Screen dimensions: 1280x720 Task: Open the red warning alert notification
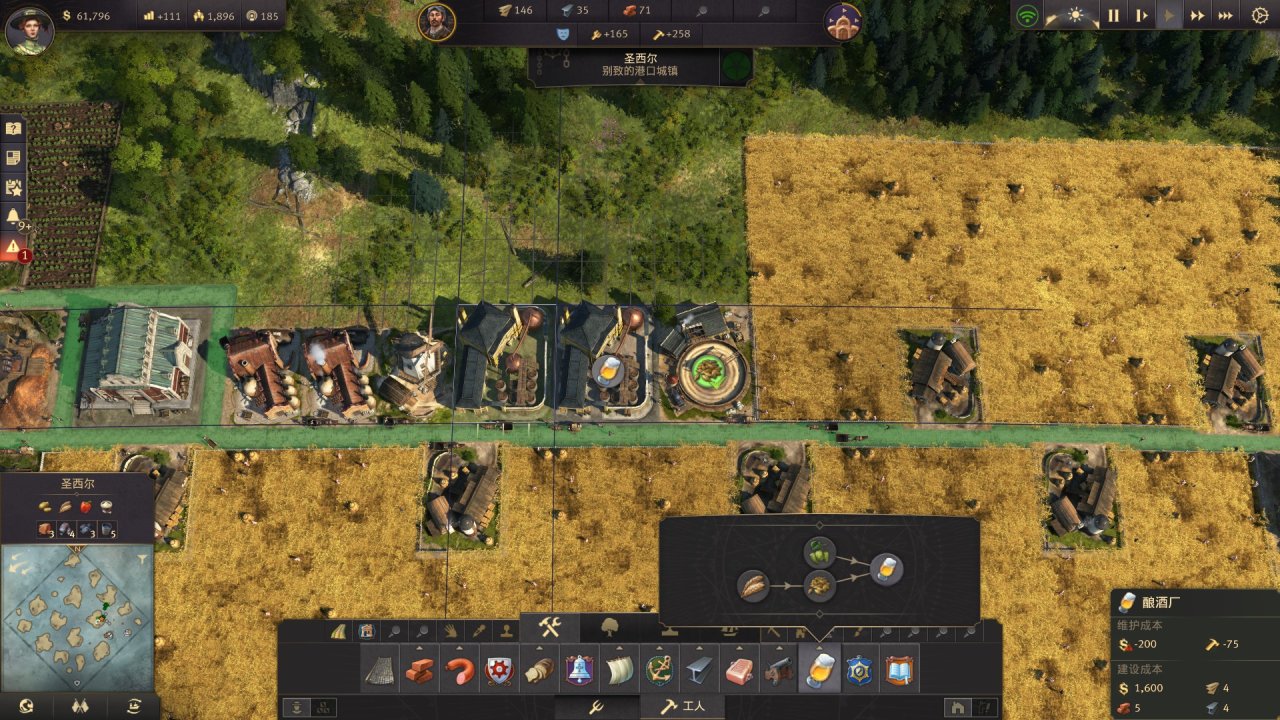click(x=14, y=248)
